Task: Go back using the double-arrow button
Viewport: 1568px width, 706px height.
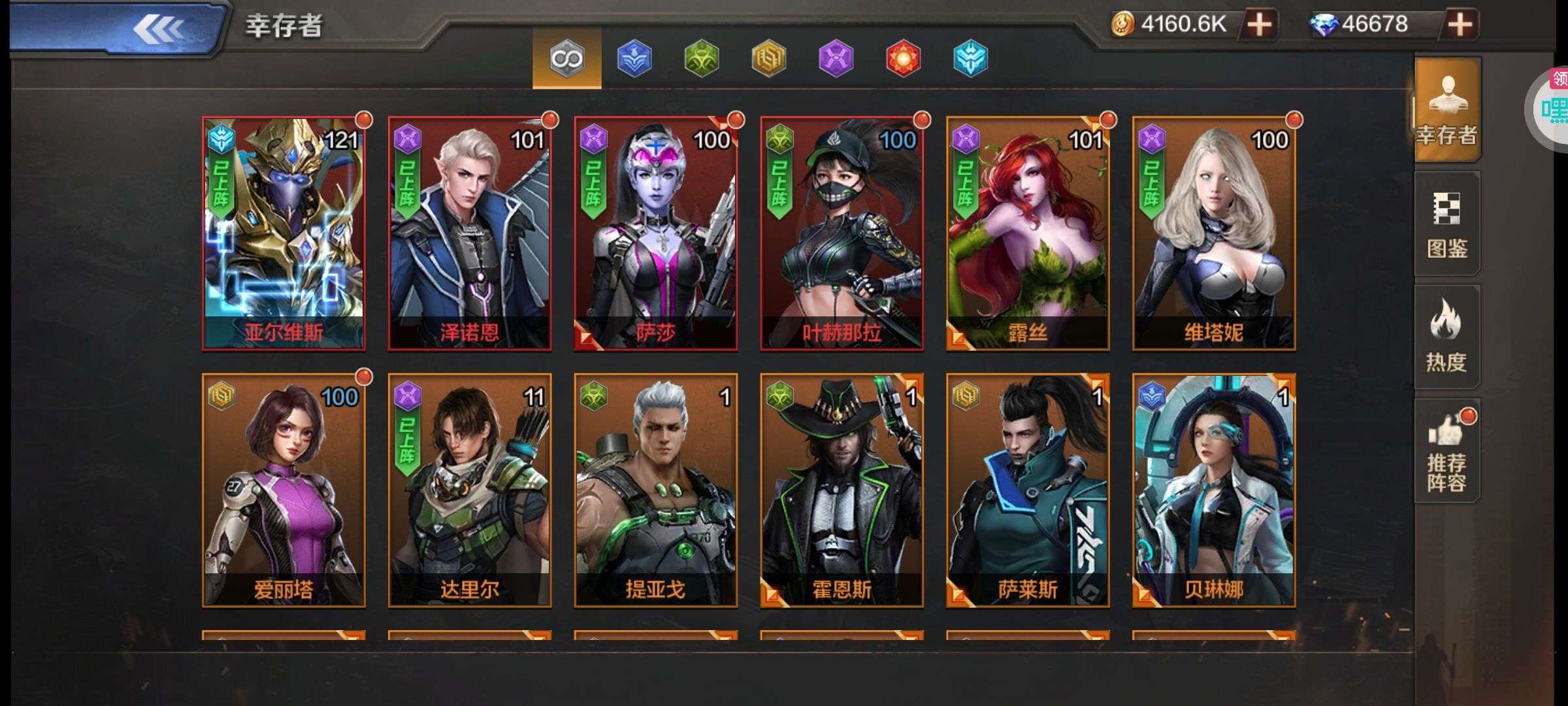Action: coord(157,29)
